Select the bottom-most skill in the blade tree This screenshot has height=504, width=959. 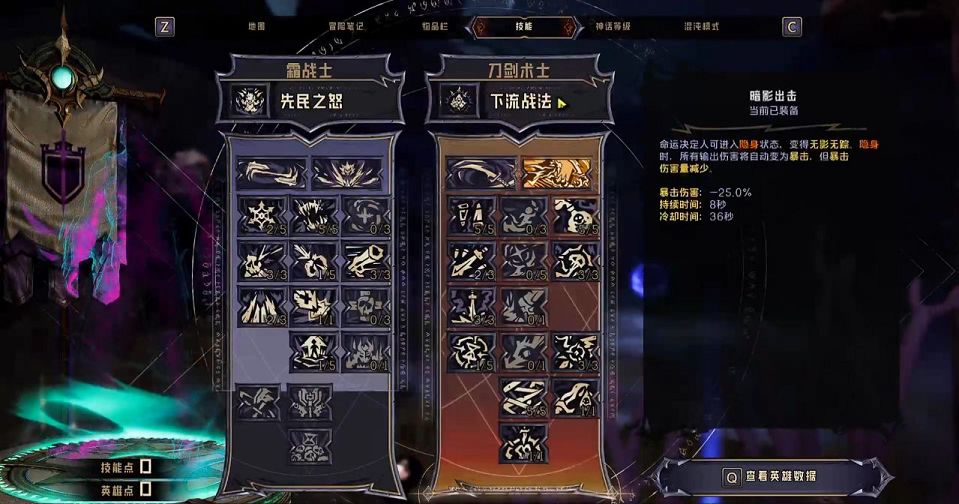pyautogui.click(x=523, y=442)
